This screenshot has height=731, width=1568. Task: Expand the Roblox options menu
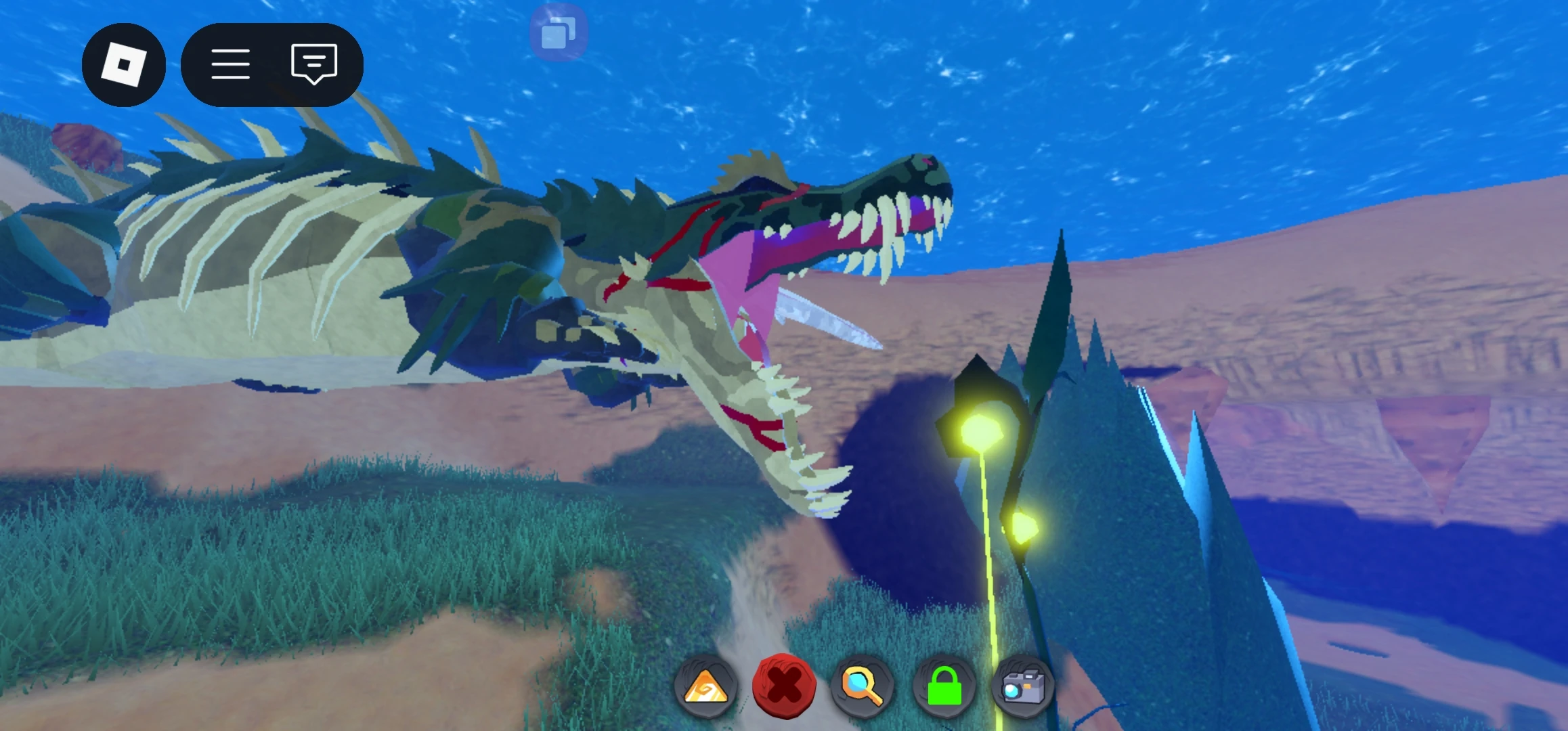(x=125, y=63)
